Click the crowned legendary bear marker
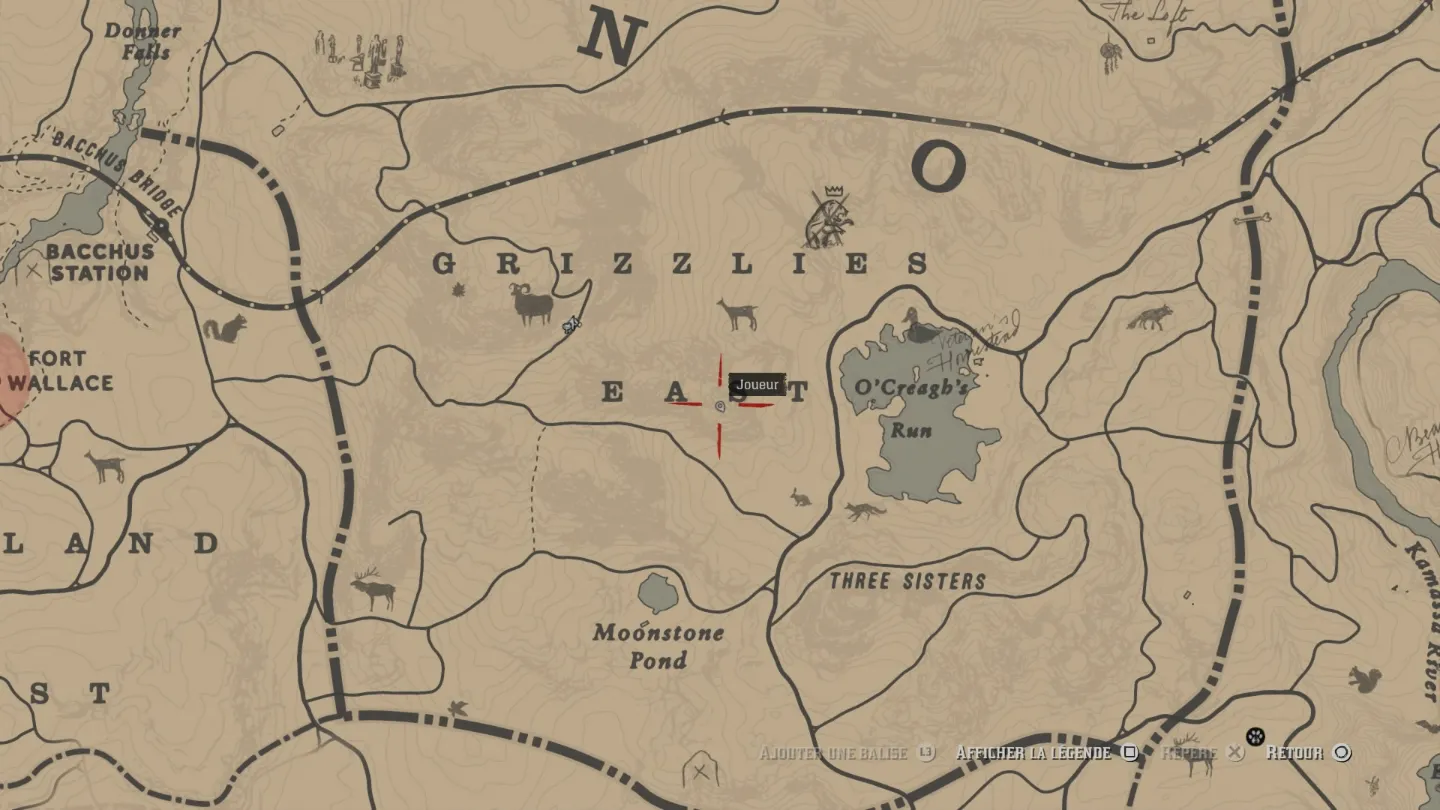This screenshot has width=1440, height=810. [828, 220]
